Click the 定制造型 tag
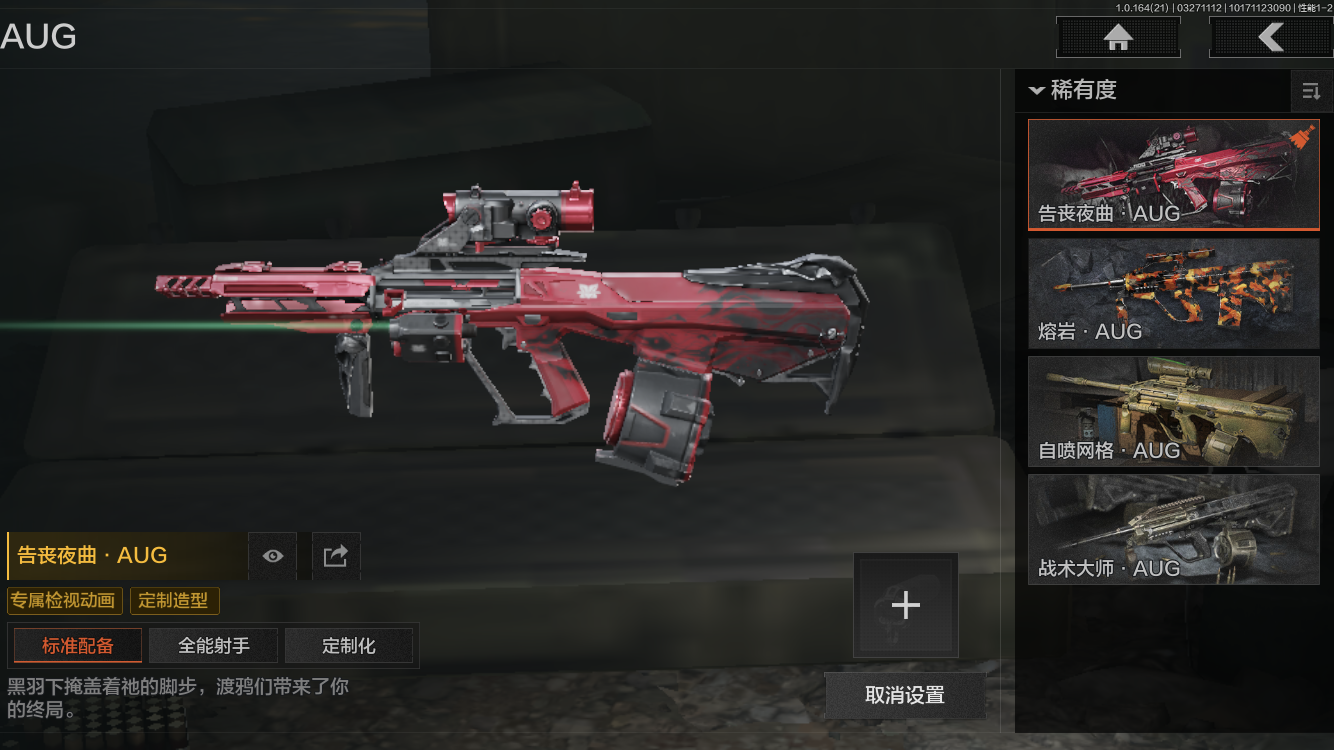This screenshot has width=1334, height=750. pos(174,601)
